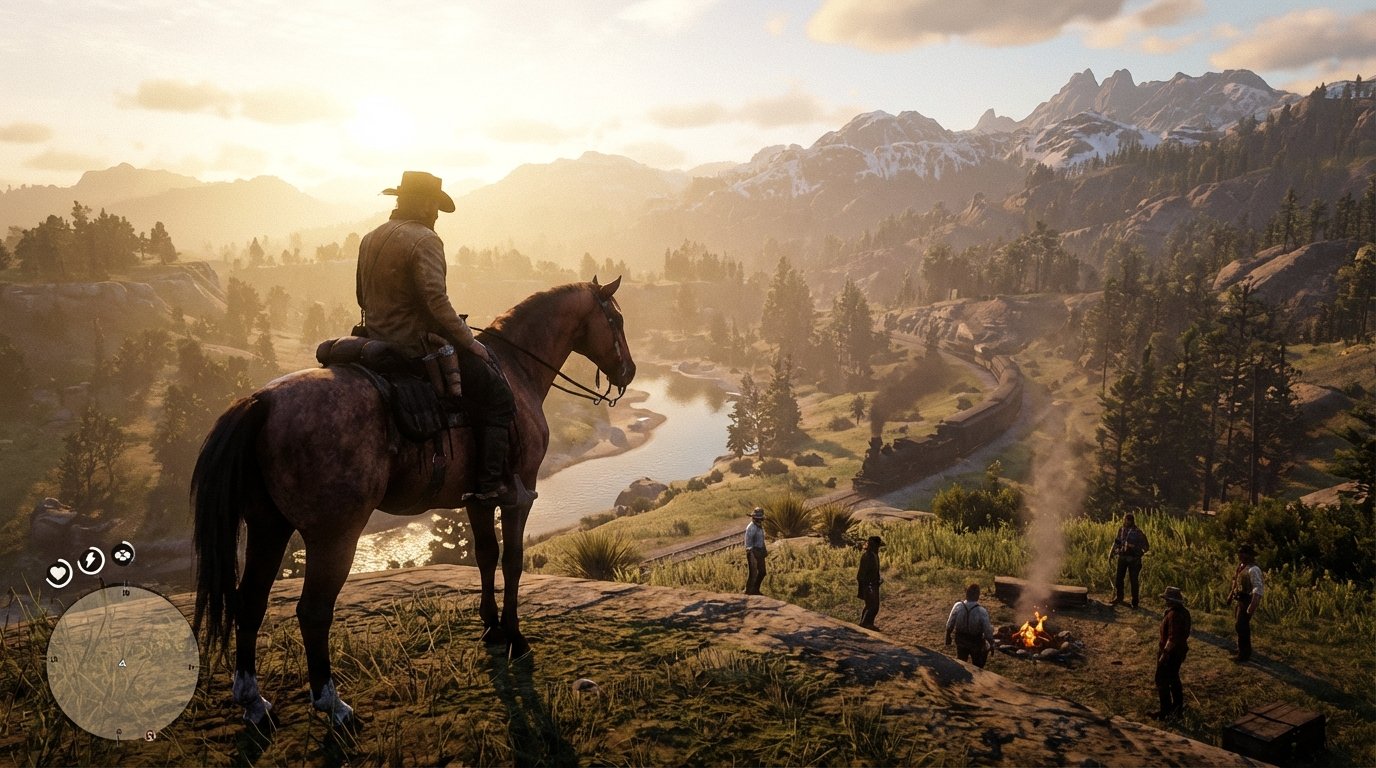Viewport: 1376px width, 768px height.
Task: Click the west indicator on the minimap
Action: click(54, 659)
